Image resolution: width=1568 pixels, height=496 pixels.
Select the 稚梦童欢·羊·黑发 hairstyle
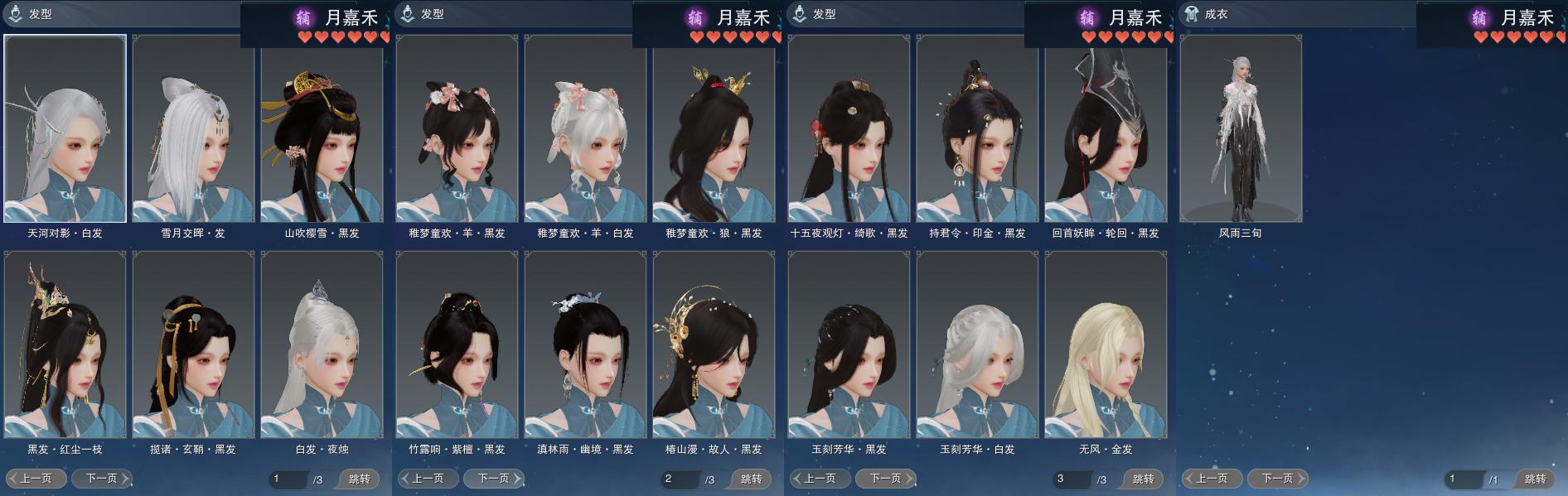point(457,128)
